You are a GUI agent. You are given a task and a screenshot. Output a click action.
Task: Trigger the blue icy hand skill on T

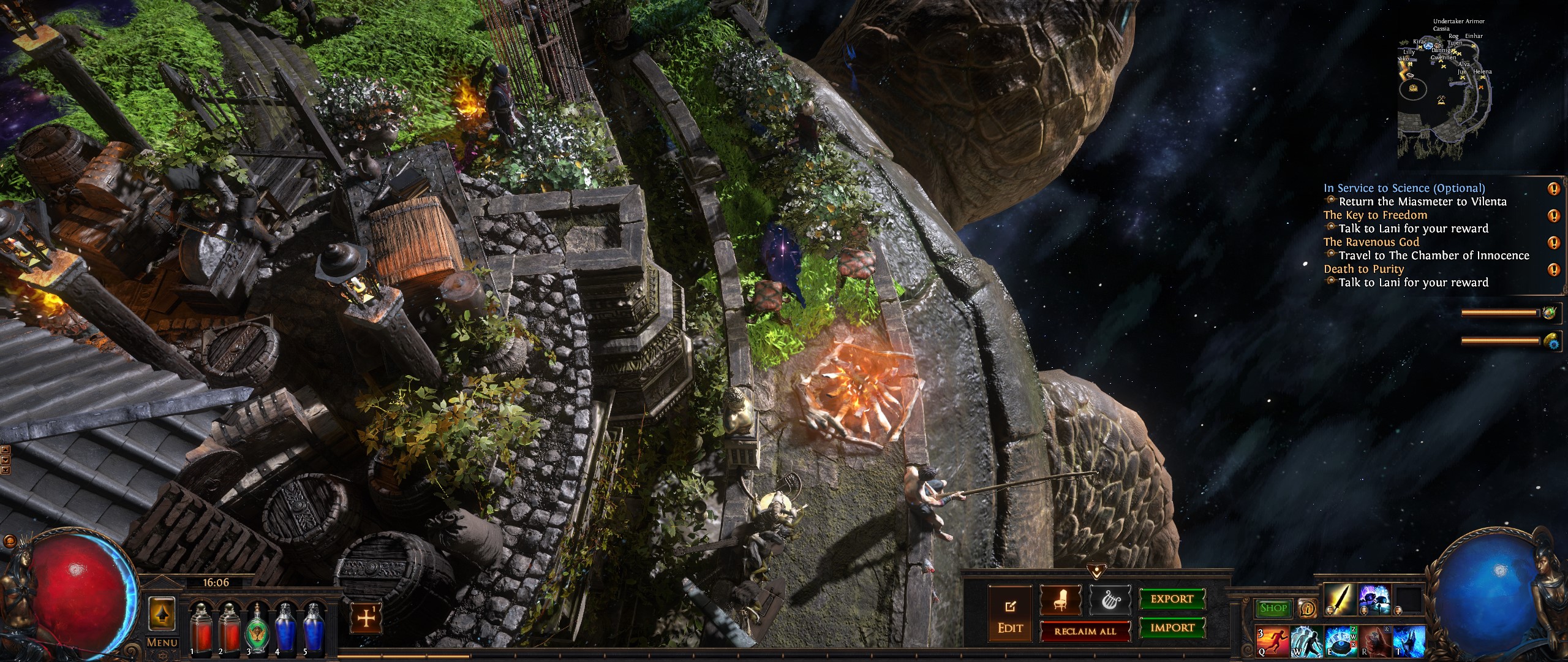(x=1409, y=642)
